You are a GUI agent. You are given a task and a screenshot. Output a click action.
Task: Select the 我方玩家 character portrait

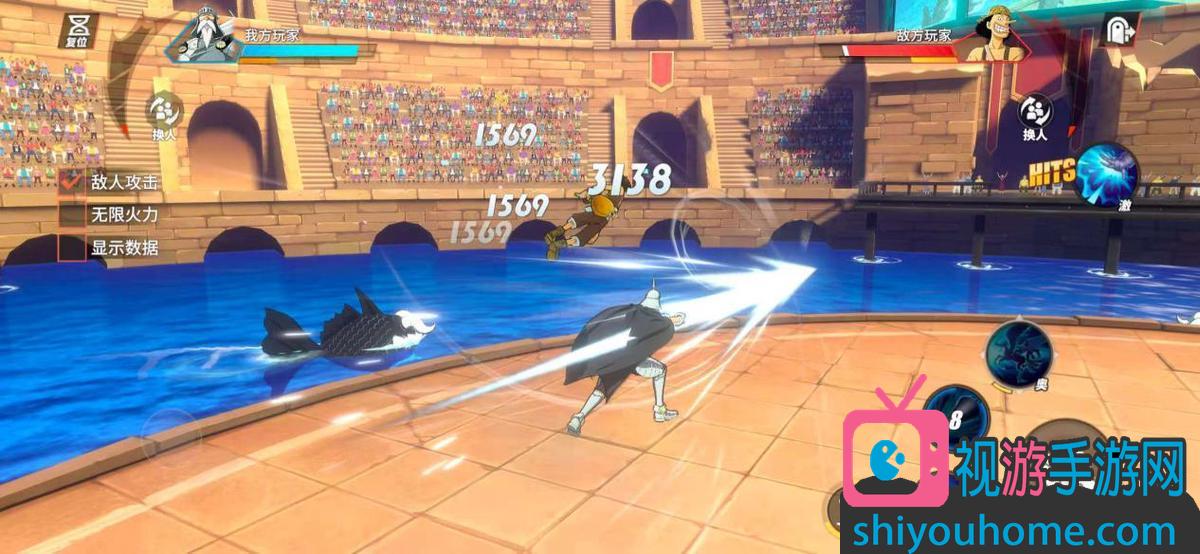[x=204, y=35]
